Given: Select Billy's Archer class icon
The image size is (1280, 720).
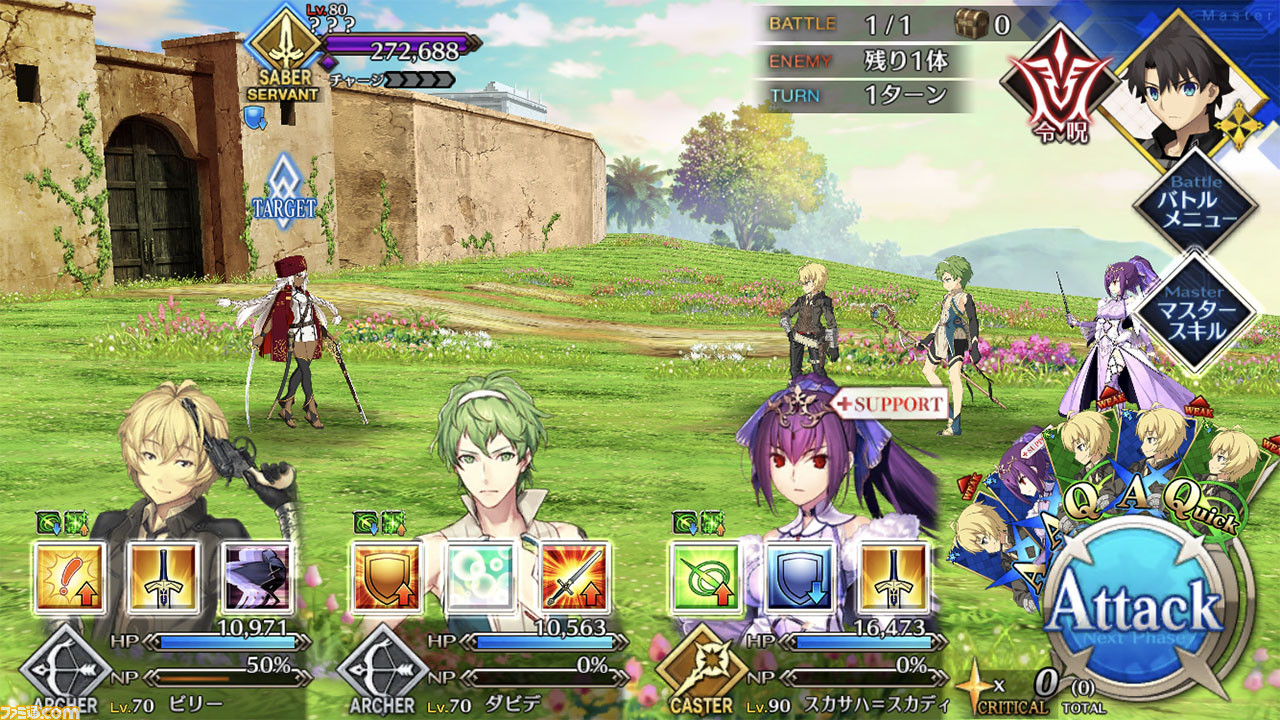Looking at the screenshot, I should click(x=64, y=668).
